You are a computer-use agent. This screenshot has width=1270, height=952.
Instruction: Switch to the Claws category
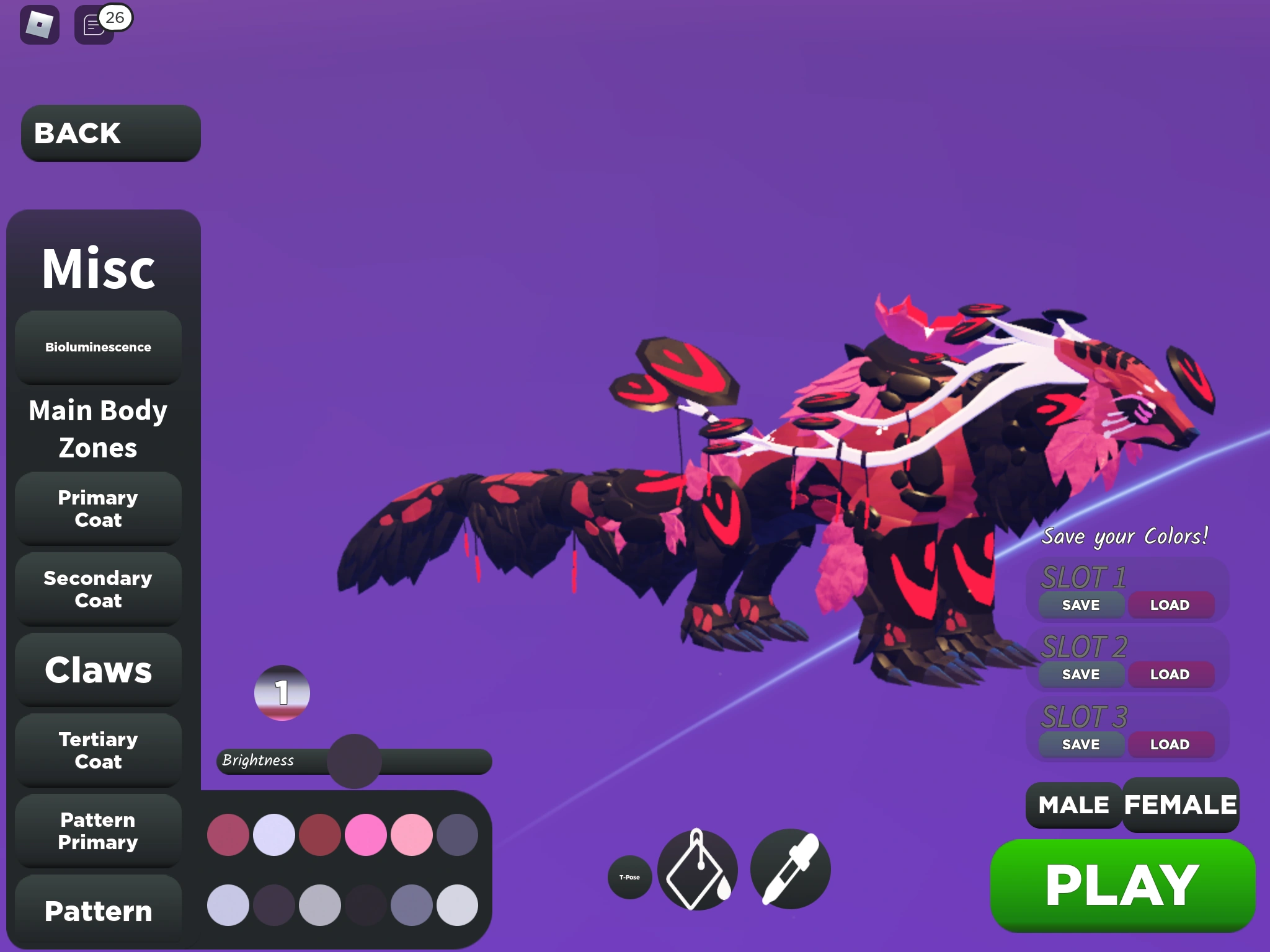tap(97, 671)
